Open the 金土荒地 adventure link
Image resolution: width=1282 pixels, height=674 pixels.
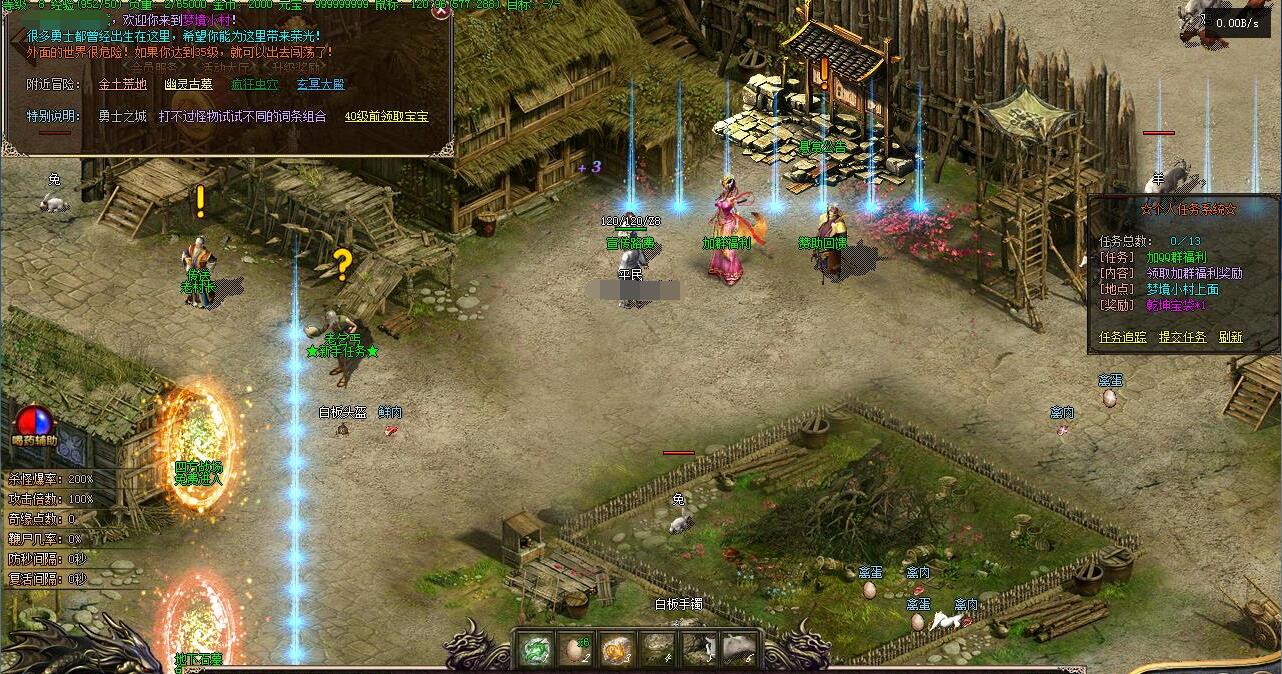(x=122, y=85)
